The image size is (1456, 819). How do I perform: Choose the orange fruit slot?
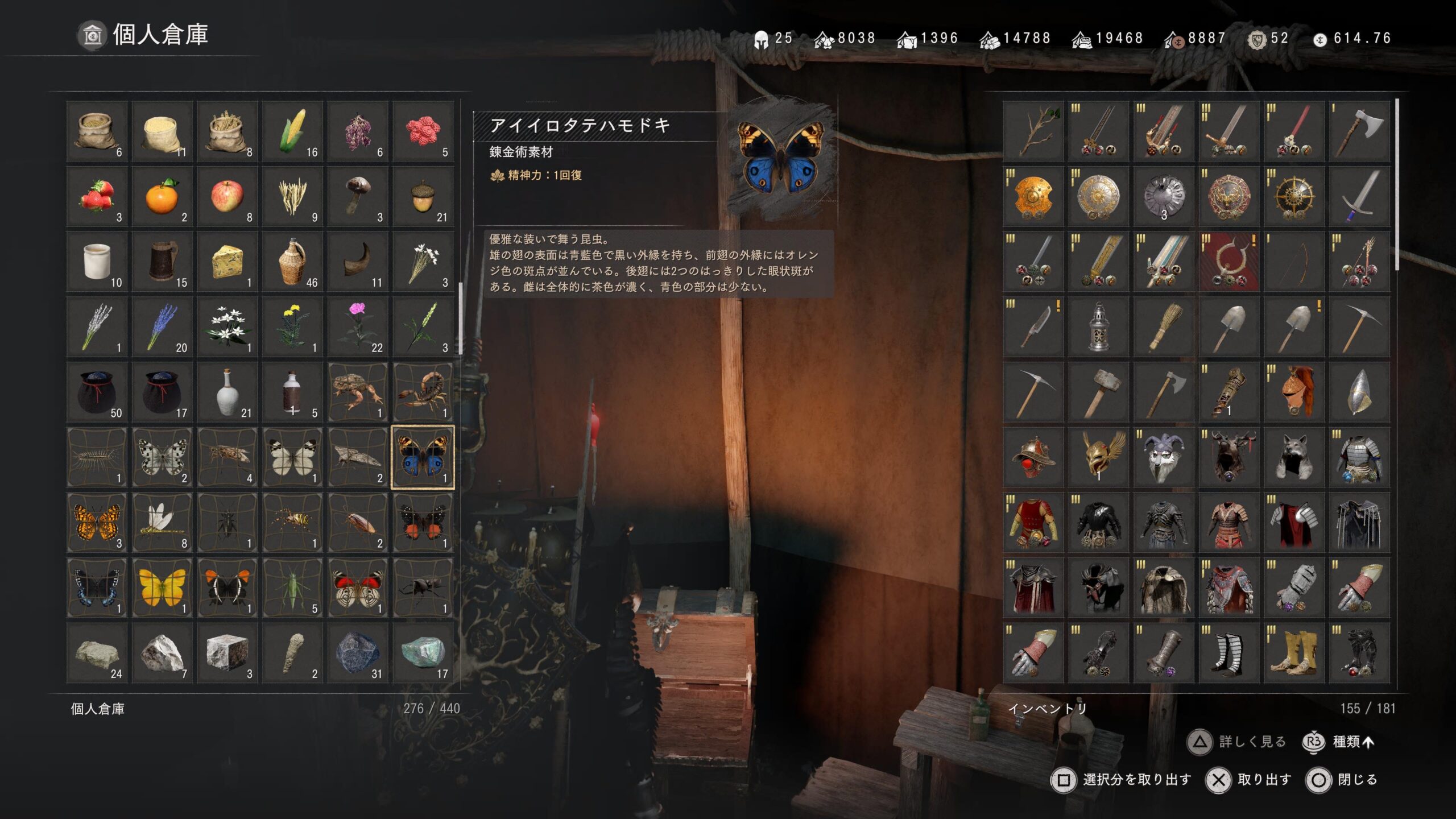[162, 197]
